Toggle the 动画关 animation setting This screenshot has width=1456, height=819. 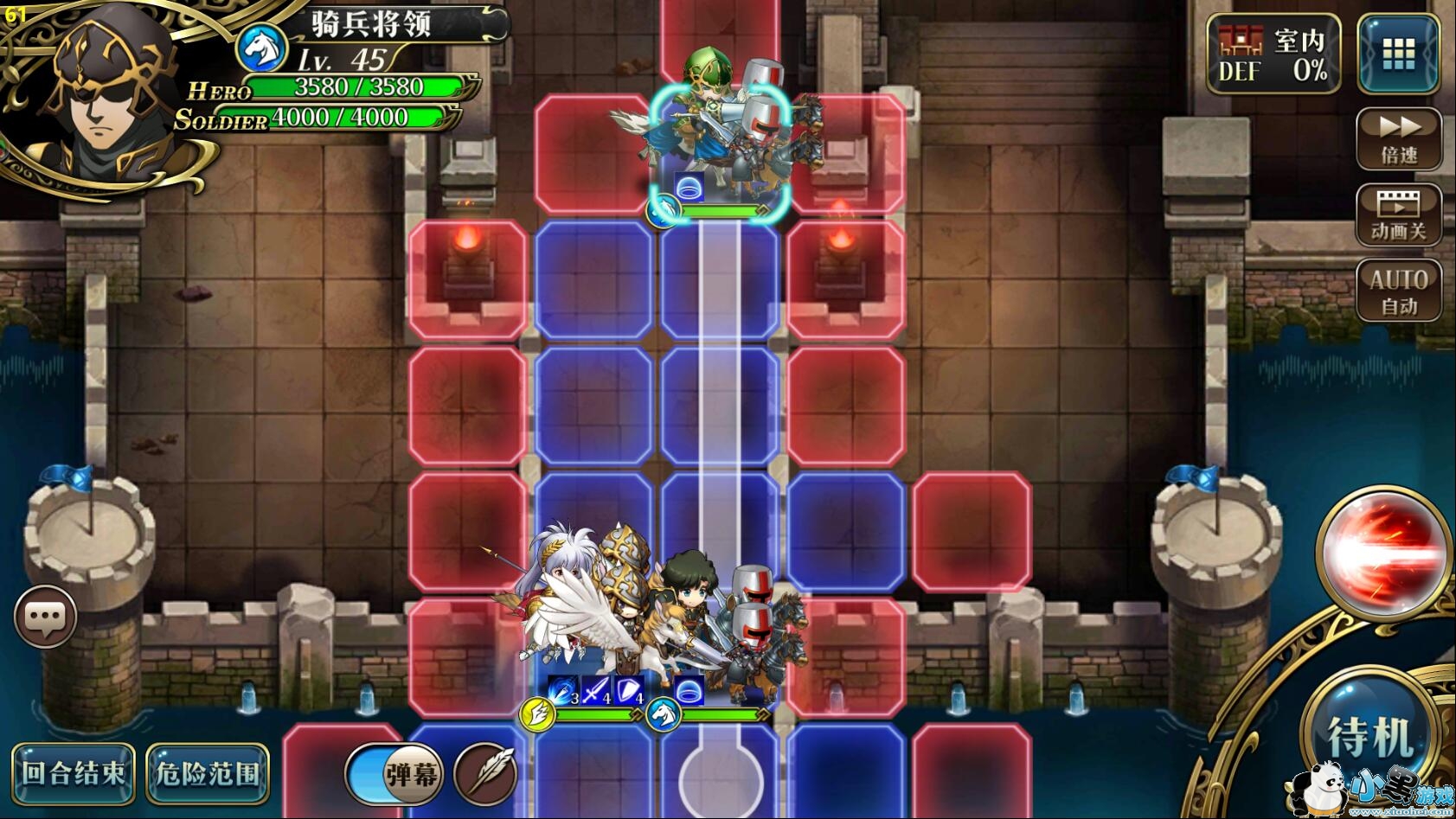[1398, 215]
